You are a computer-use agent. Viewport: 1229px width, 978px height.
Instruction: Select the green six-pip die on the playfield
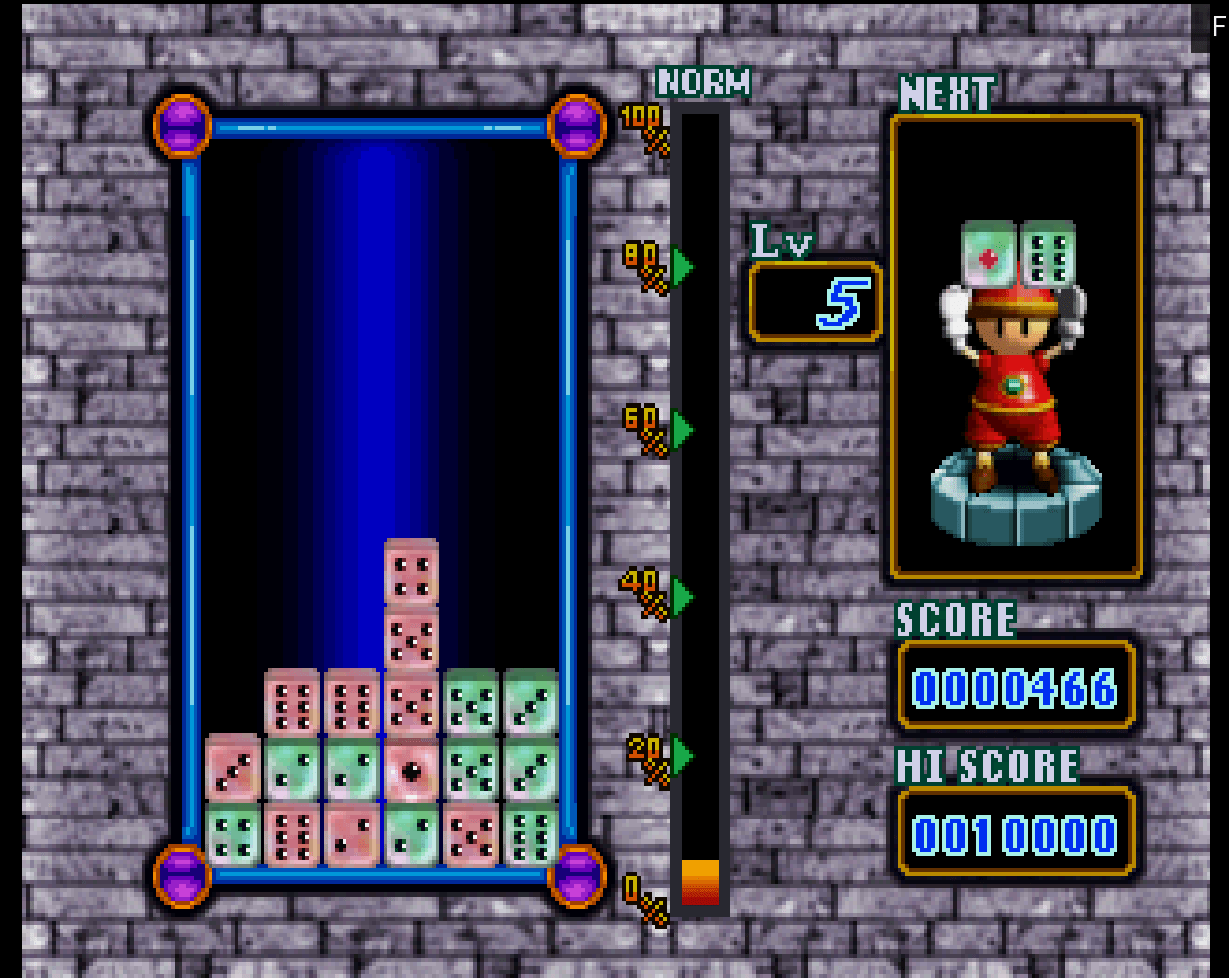coord(531,833)
